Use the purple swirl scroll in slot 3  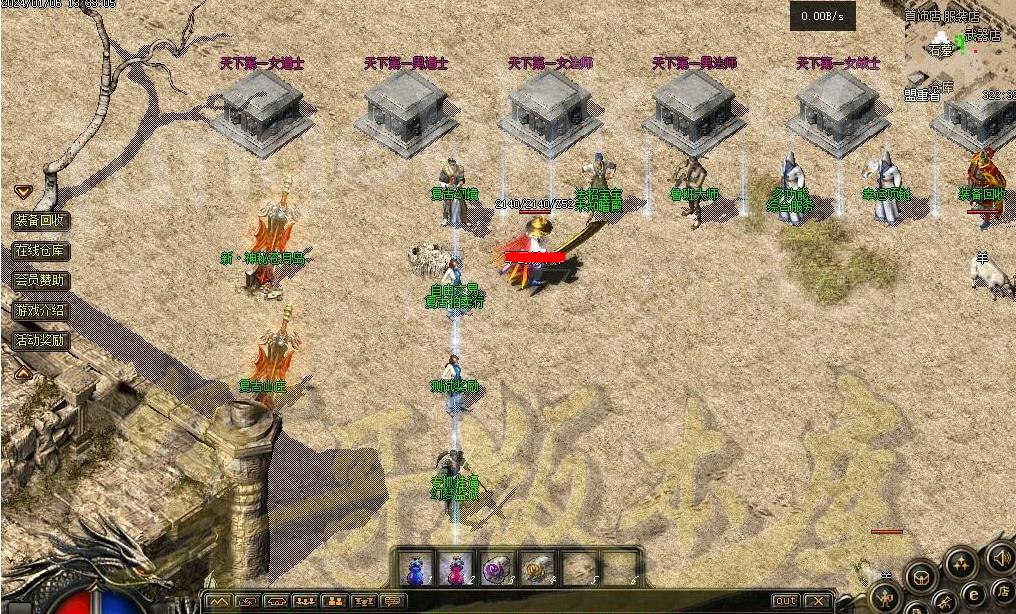pyautogui.click(x=494, y=569)
